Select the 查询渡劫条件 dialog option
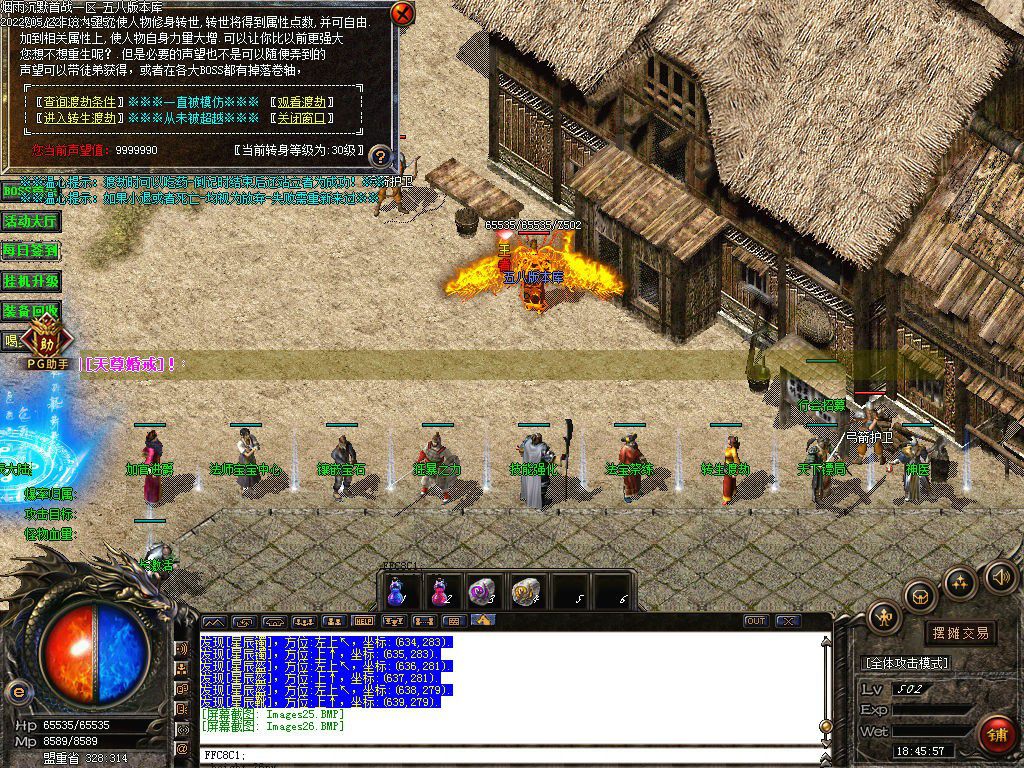 click(x=80, y=102)
